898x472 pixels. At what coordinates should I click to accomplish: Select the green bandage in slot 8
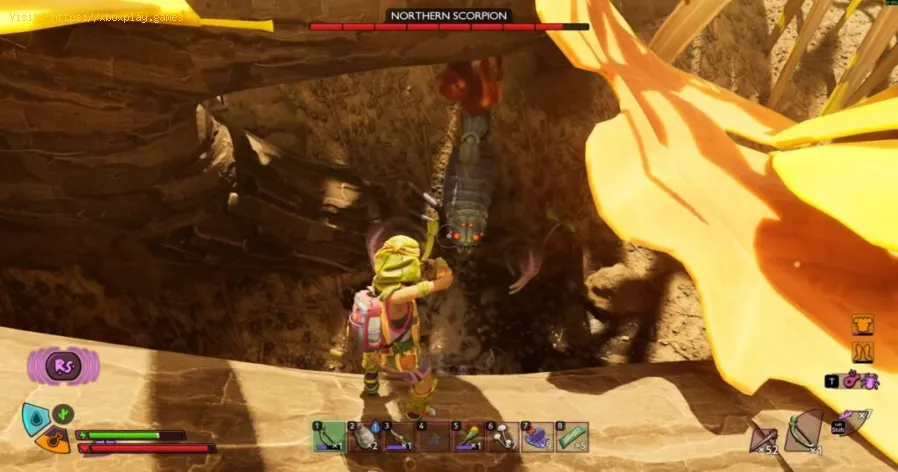point(573,436)
